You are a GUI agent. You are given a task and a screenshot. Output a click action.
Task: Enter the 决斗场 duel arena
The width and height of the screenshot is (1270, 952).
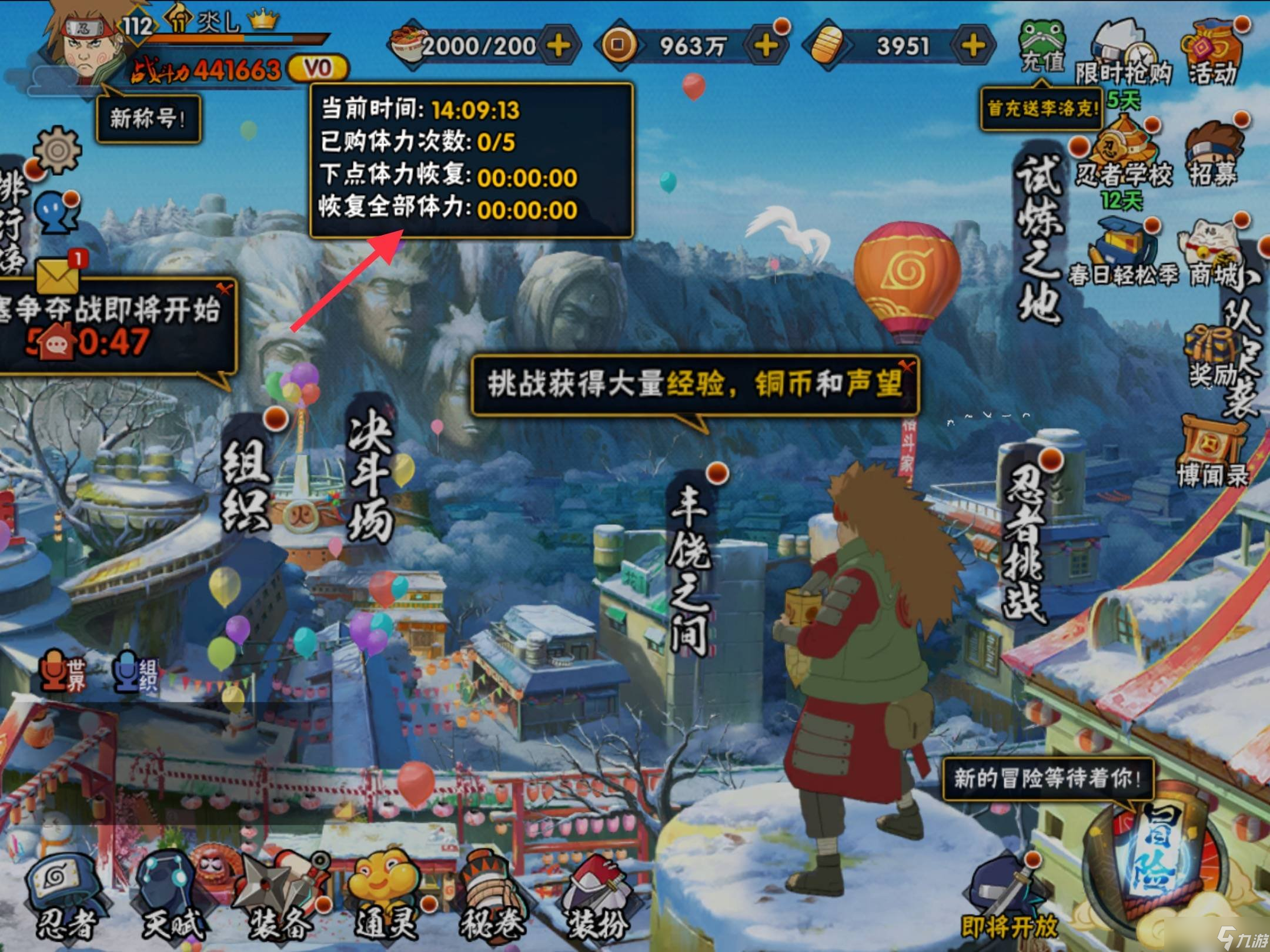[370, 470]
